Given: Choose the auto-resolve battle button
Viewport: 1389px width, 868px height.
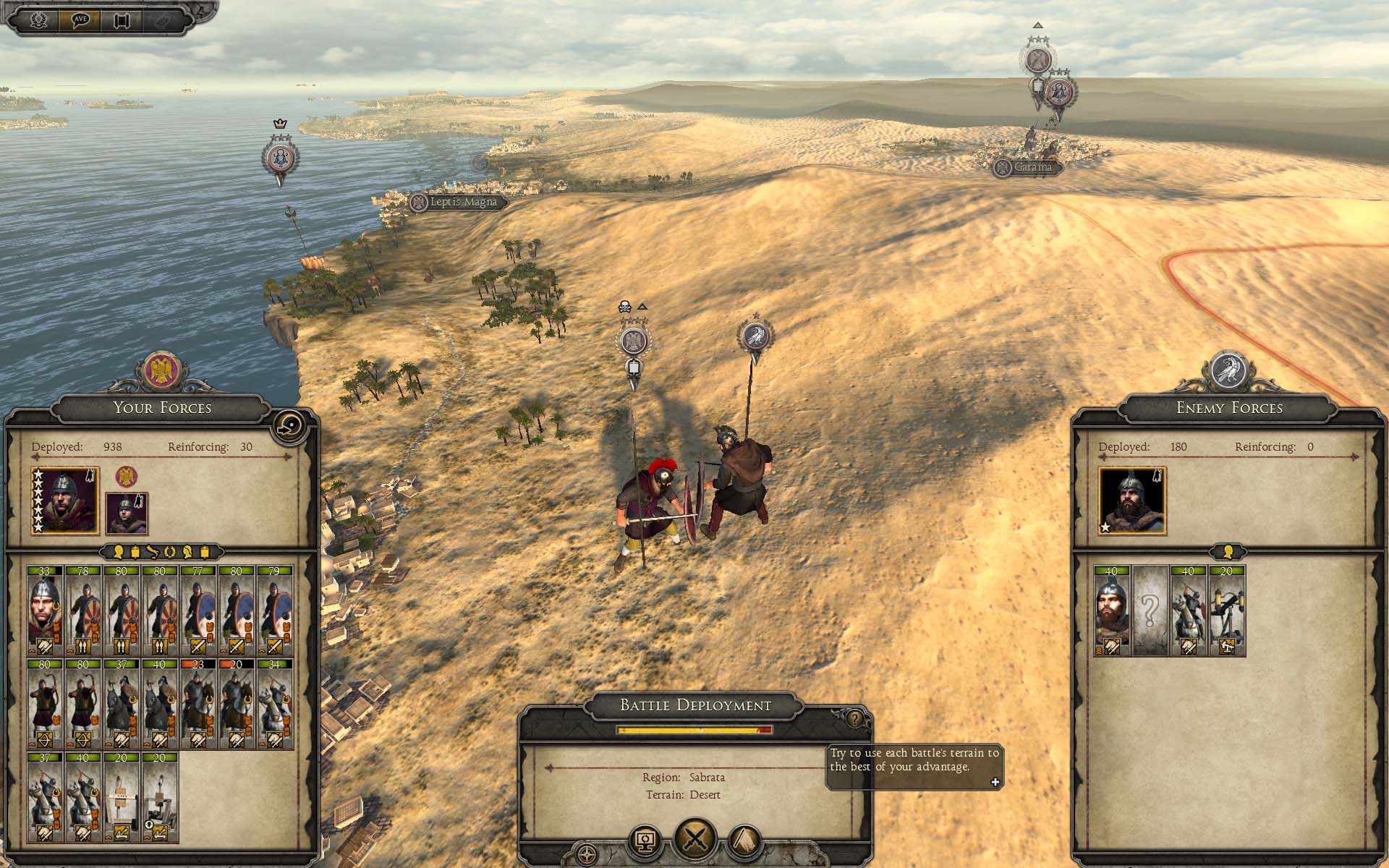Looking at the screenshot, I should point(646,842).
